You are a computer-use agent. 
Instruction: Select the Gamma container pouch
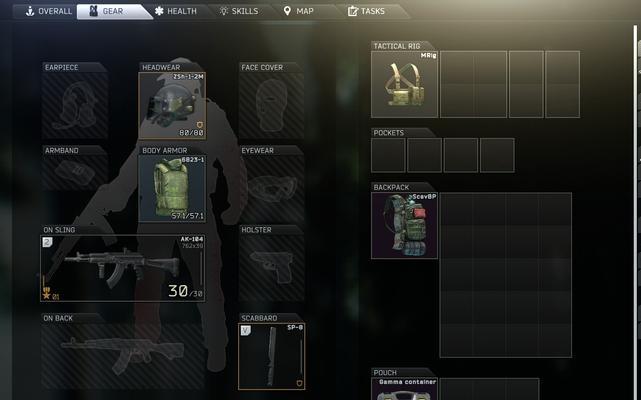coord(405,390)
